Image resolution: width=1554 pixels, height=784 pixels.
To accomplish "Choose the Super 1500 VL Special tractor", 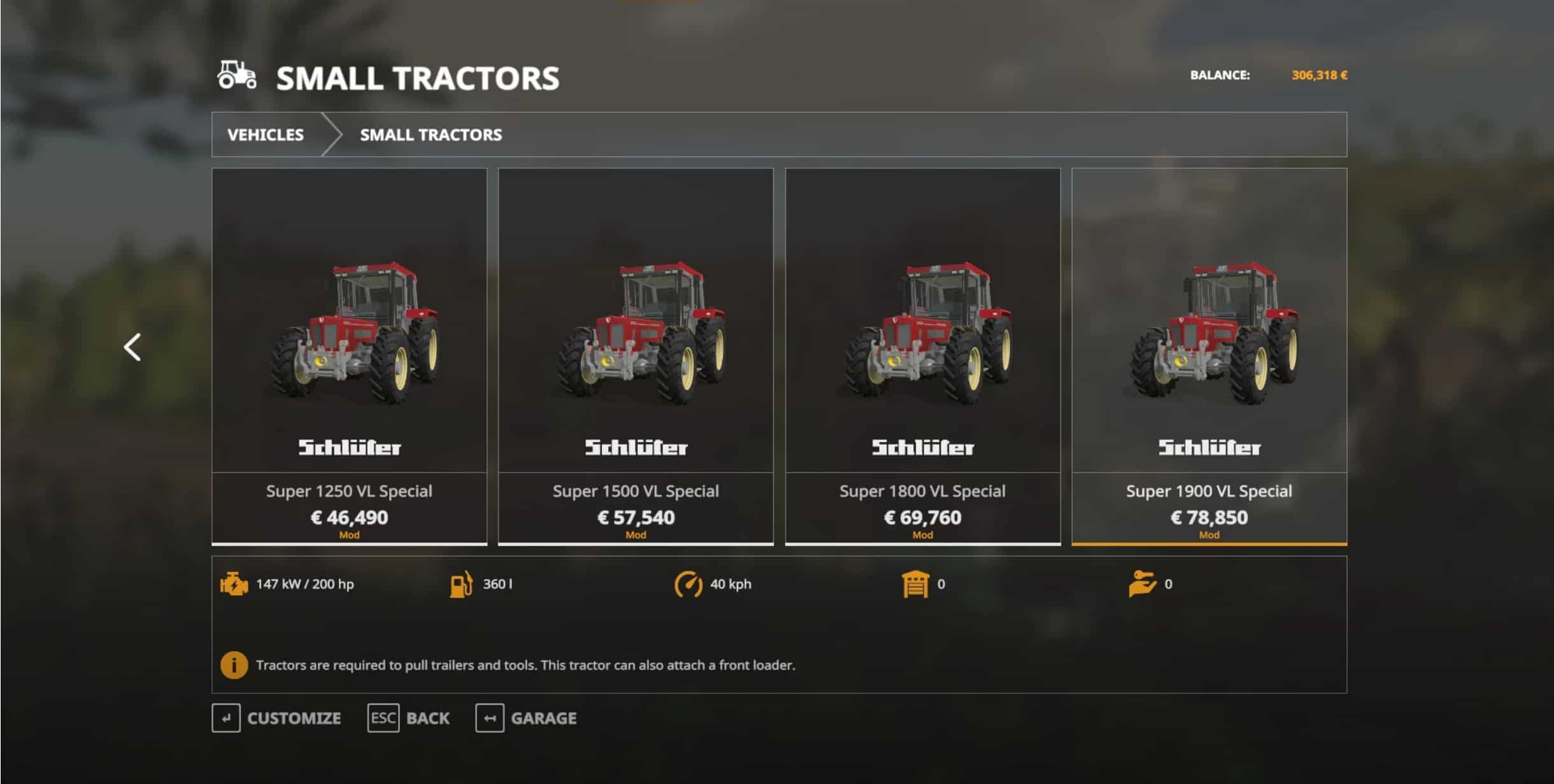I will point(636,355).
